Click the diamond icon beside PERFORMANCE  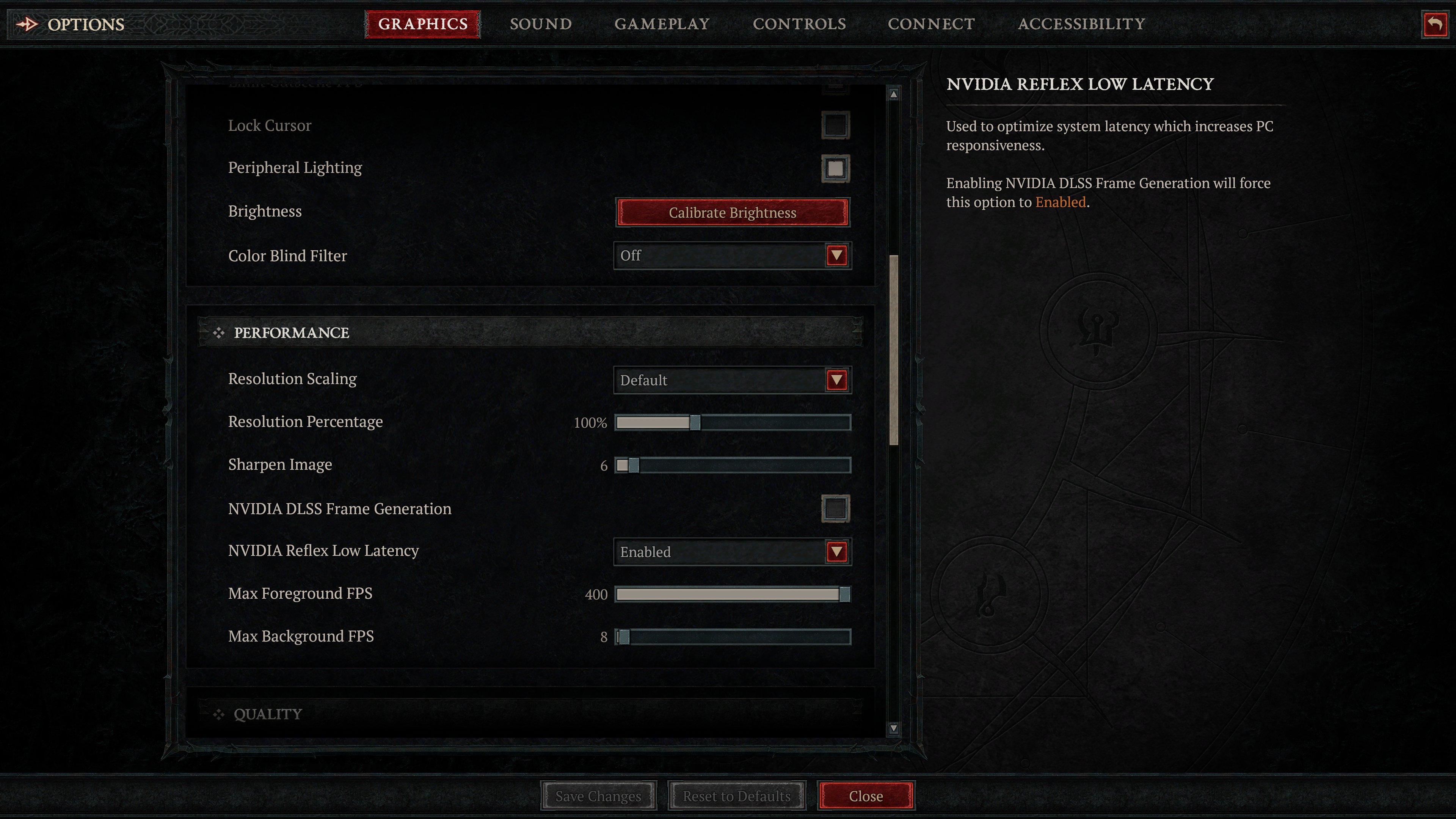coord(219,333)
